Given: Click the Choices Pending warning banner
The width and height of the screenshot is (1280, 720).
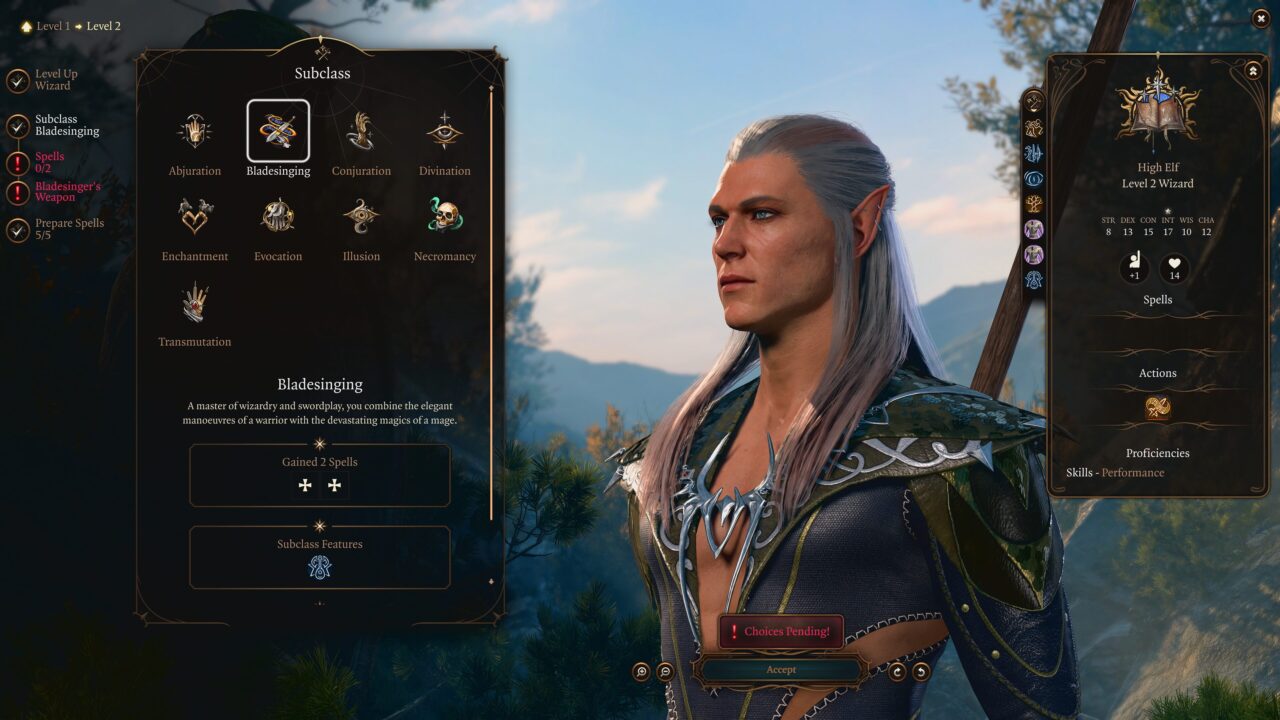Looking at the screenshot, I should click(779, 630).
